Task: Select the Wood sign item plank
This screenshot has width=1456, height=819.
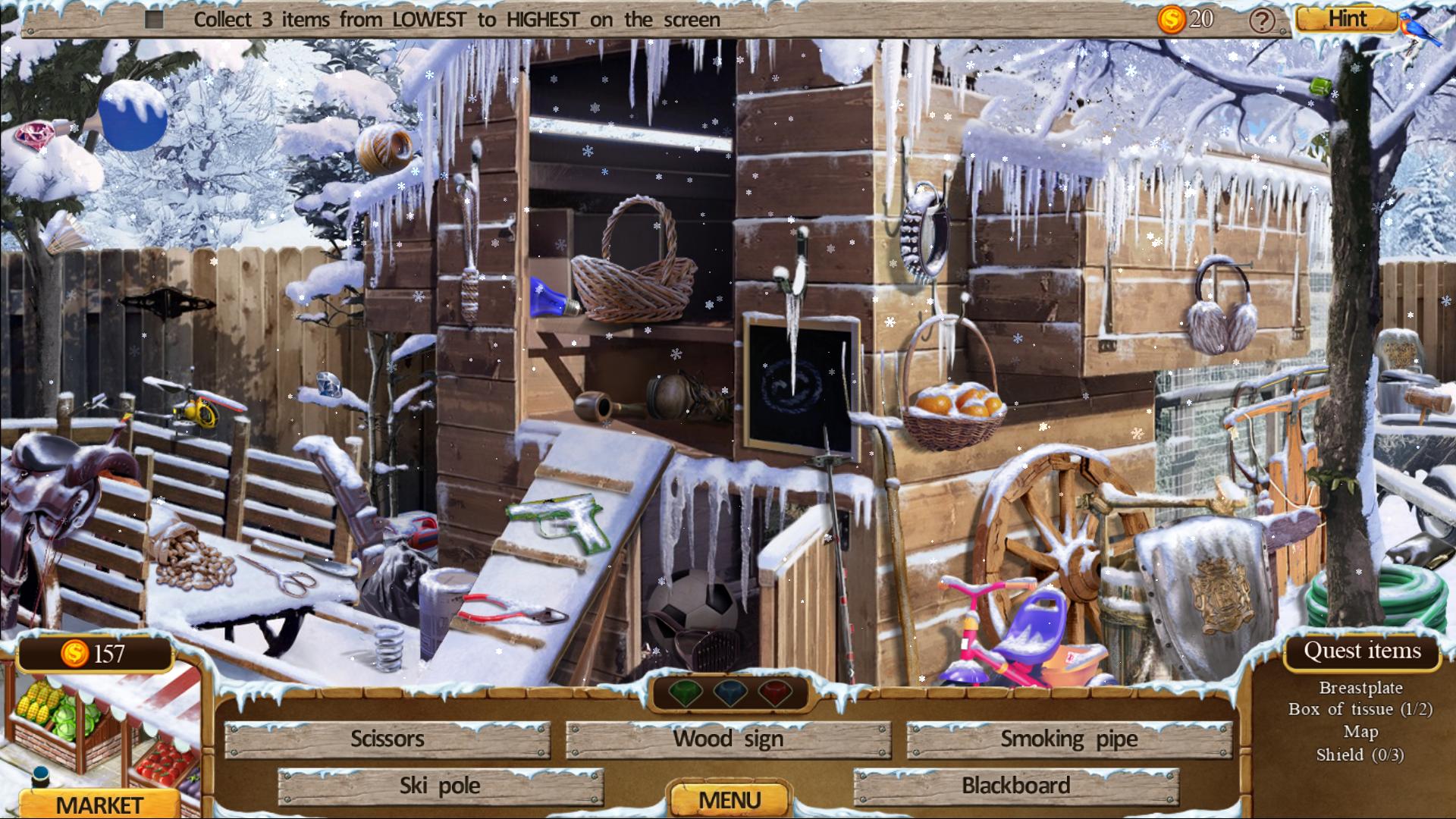Action: 728,739
